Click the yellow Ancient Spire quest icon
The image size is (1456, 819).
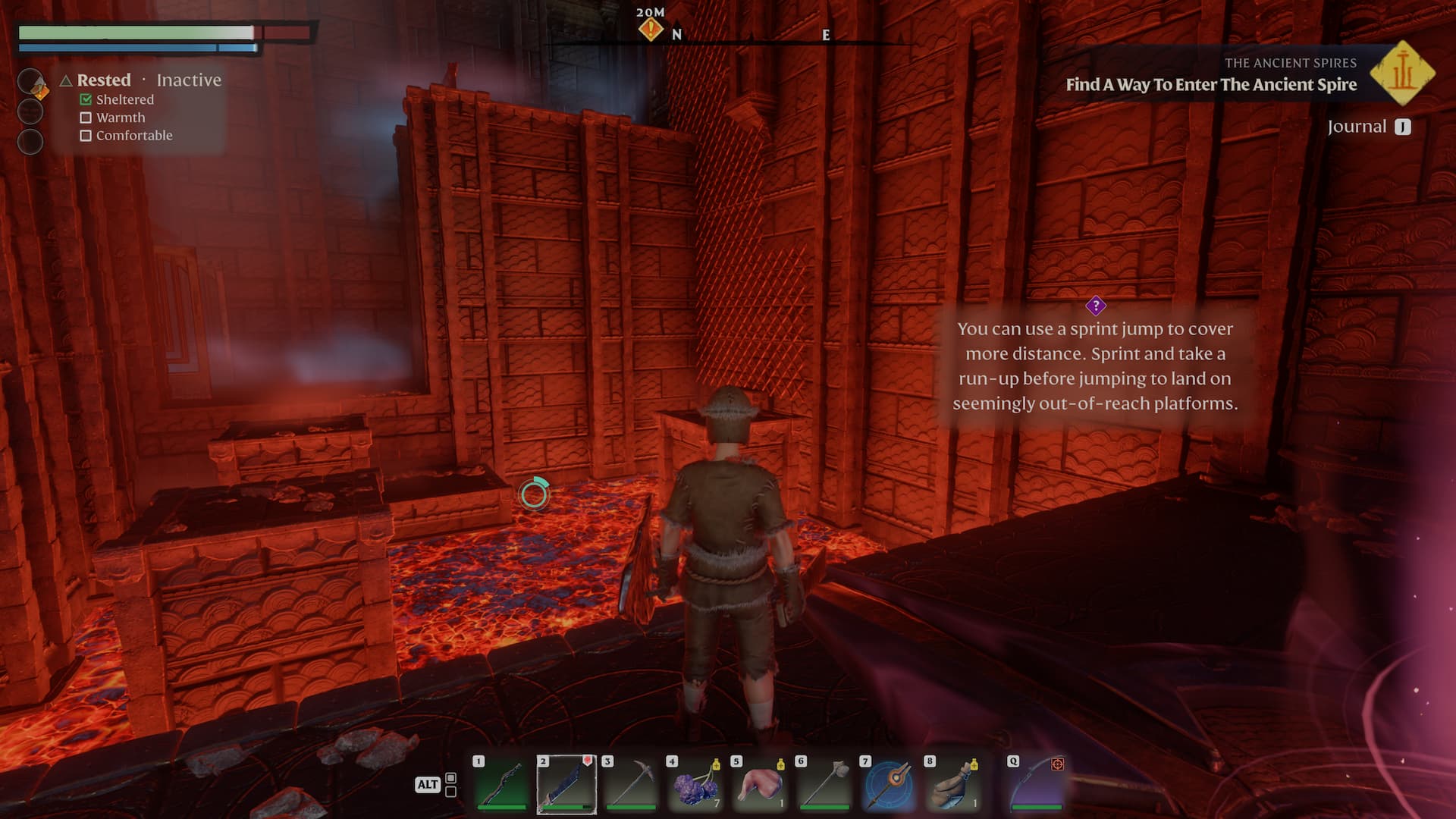click(1402, 74)
